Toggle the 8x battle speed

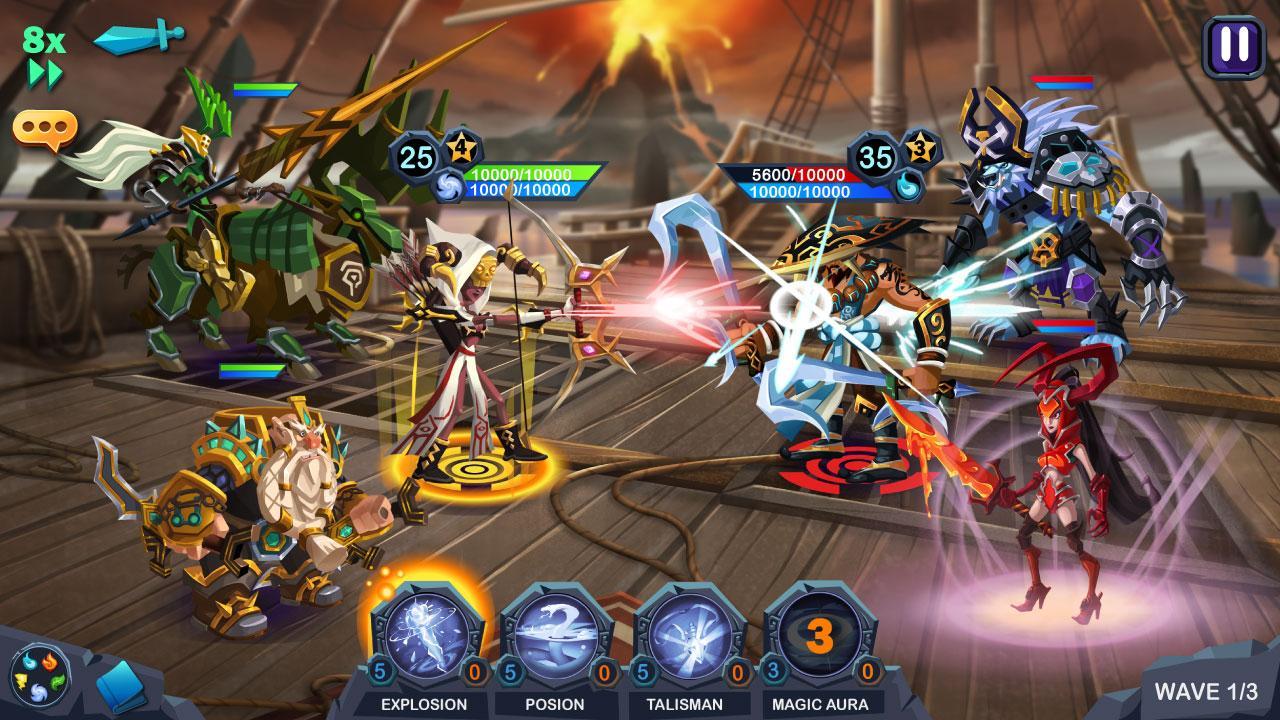tap(44, 56)
